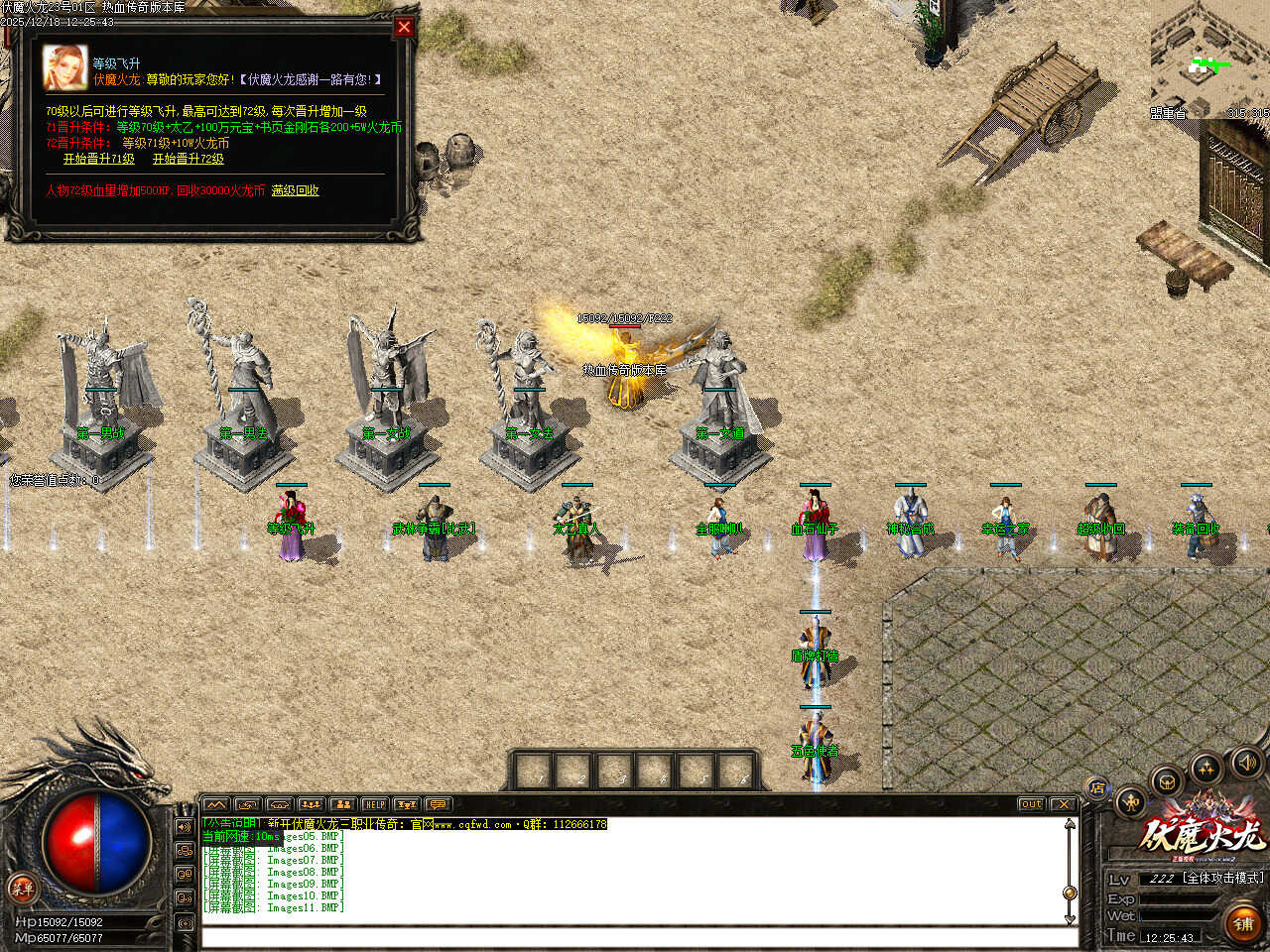
Task: Click the HELP button above the chat
Action: (x=374, y=804)
